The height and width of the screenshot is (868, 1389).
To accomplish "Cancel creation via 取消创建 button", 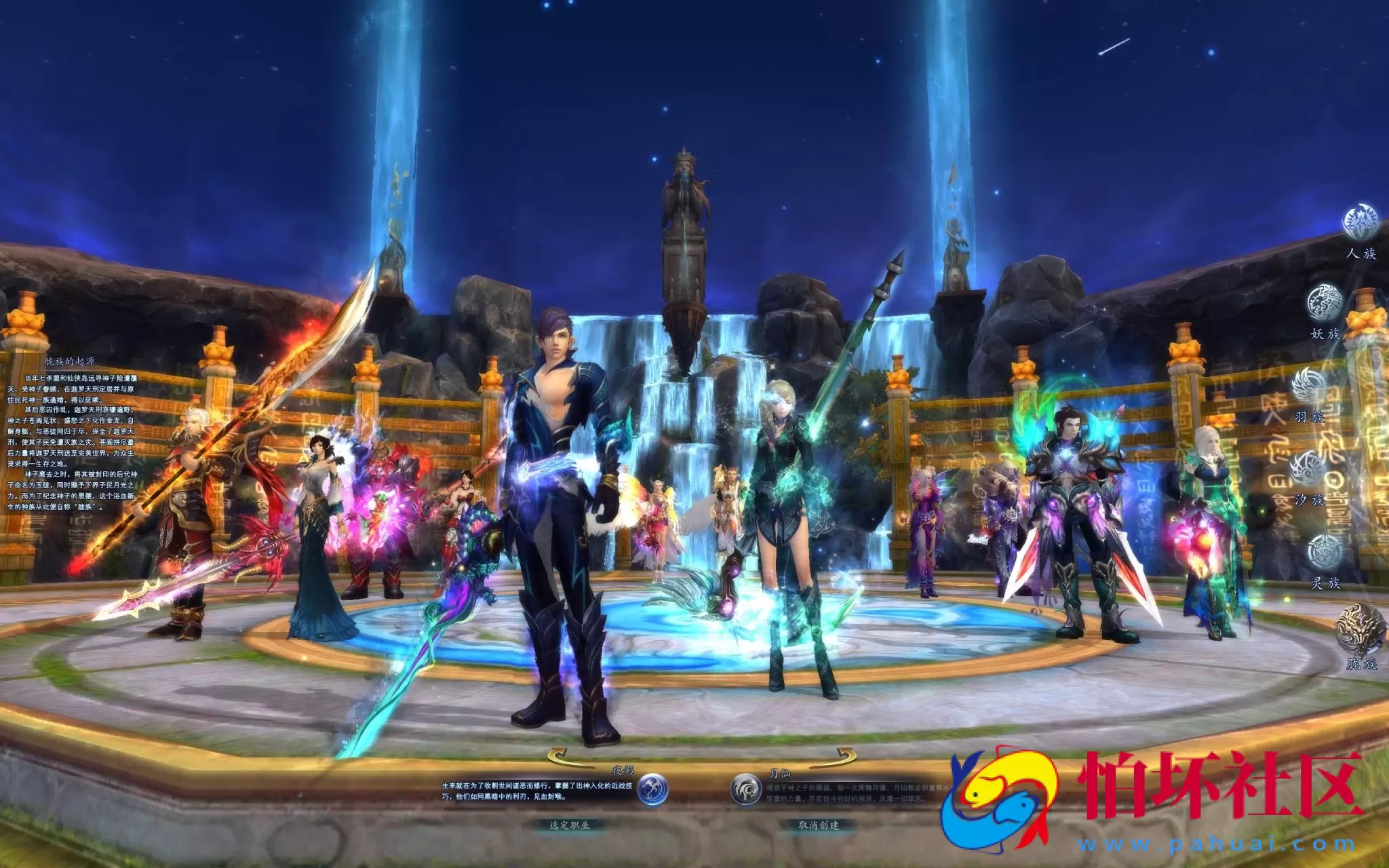I will tap(818, 825).
